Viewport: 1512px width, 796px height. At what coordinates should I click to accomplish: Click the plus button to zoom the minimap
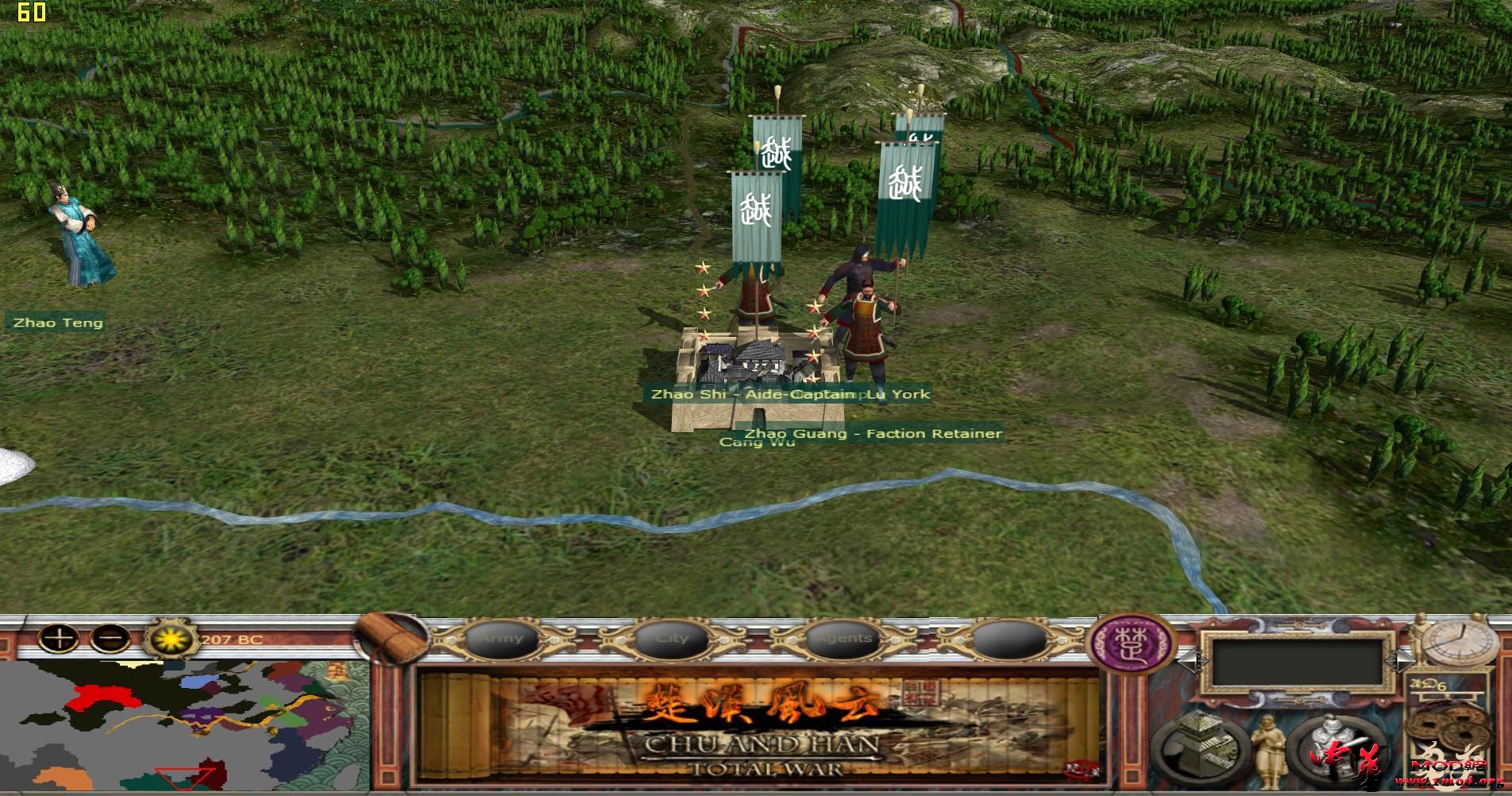point(59,638)
